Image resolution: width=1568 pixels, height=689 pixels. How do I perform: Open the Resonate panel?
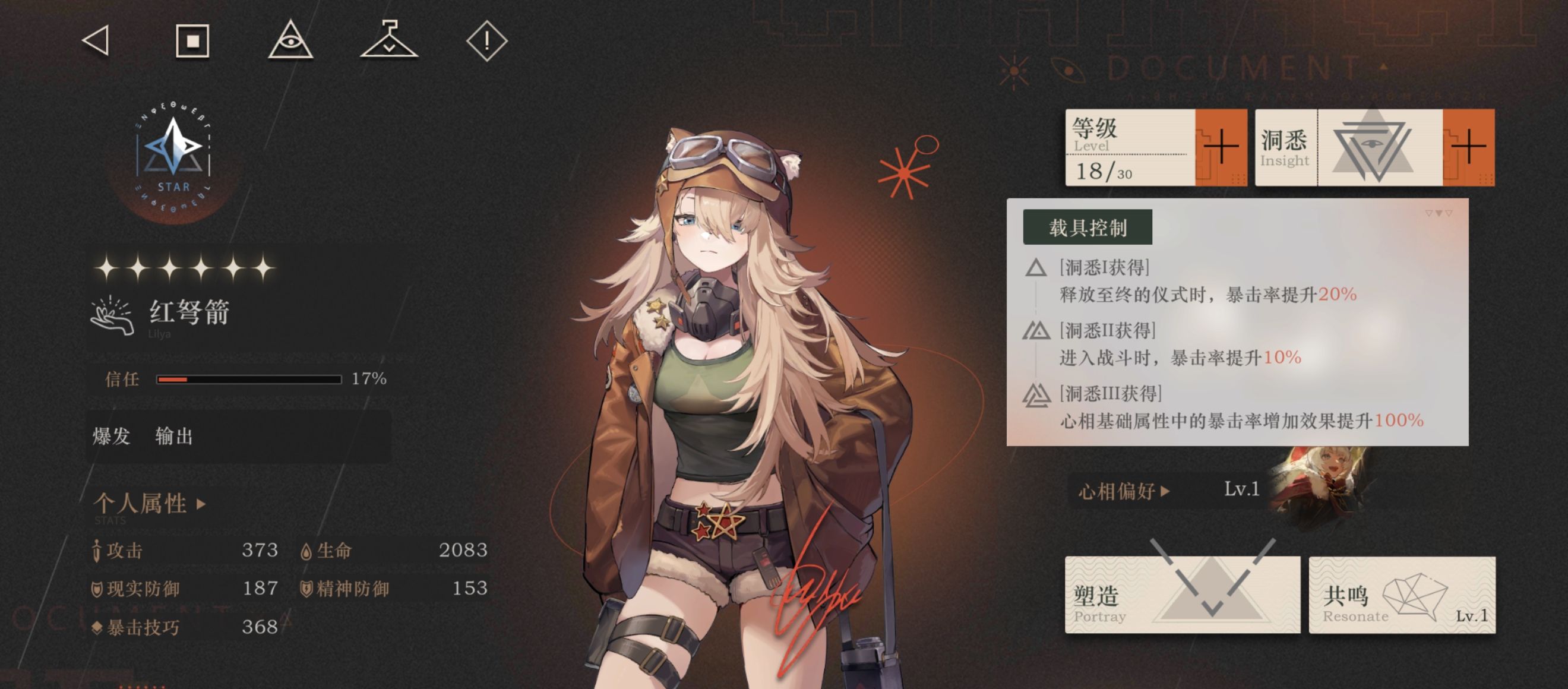pos(1402,595)
